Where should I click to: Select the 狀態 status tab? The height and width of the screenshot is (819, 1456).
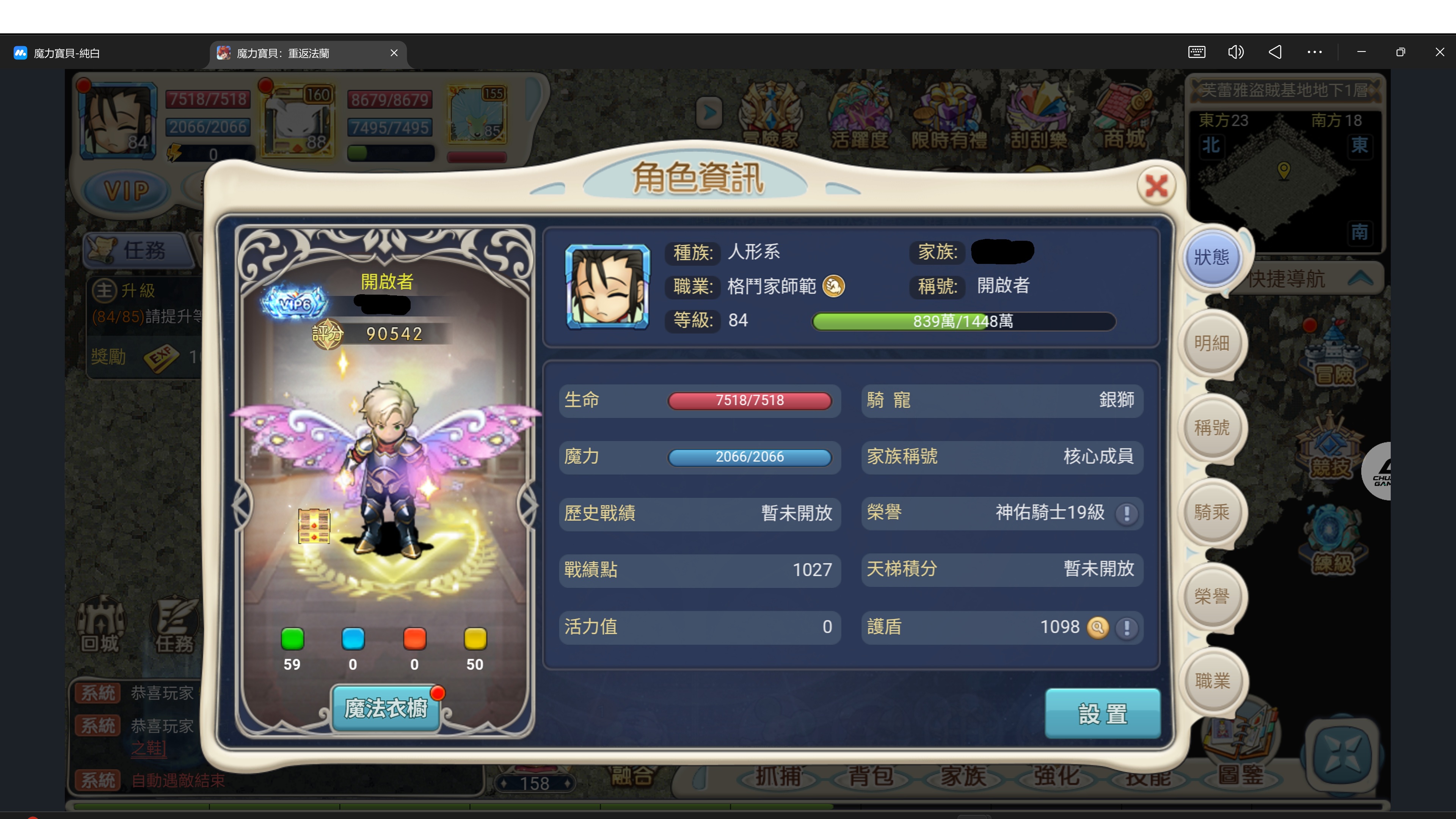tap(1212, 258)
